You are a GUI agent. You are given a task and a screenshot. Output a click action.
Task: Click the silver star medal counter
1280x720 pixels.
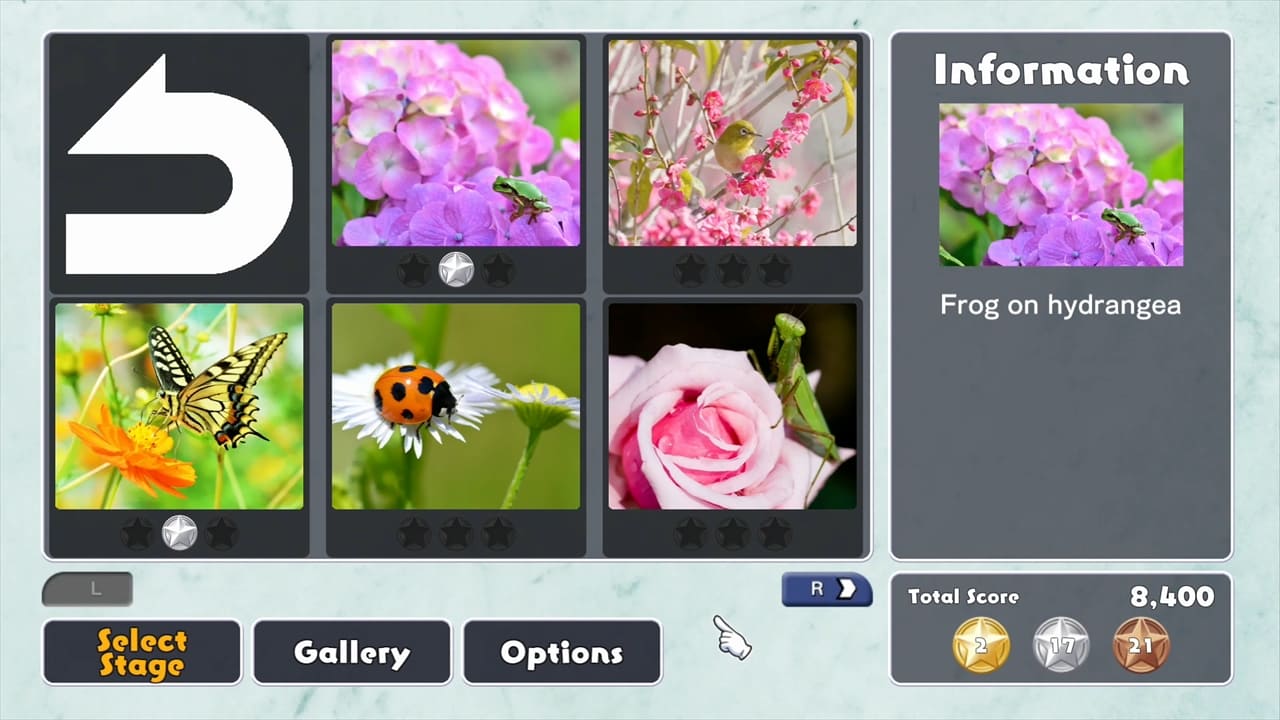click(x=1062, y=645)
